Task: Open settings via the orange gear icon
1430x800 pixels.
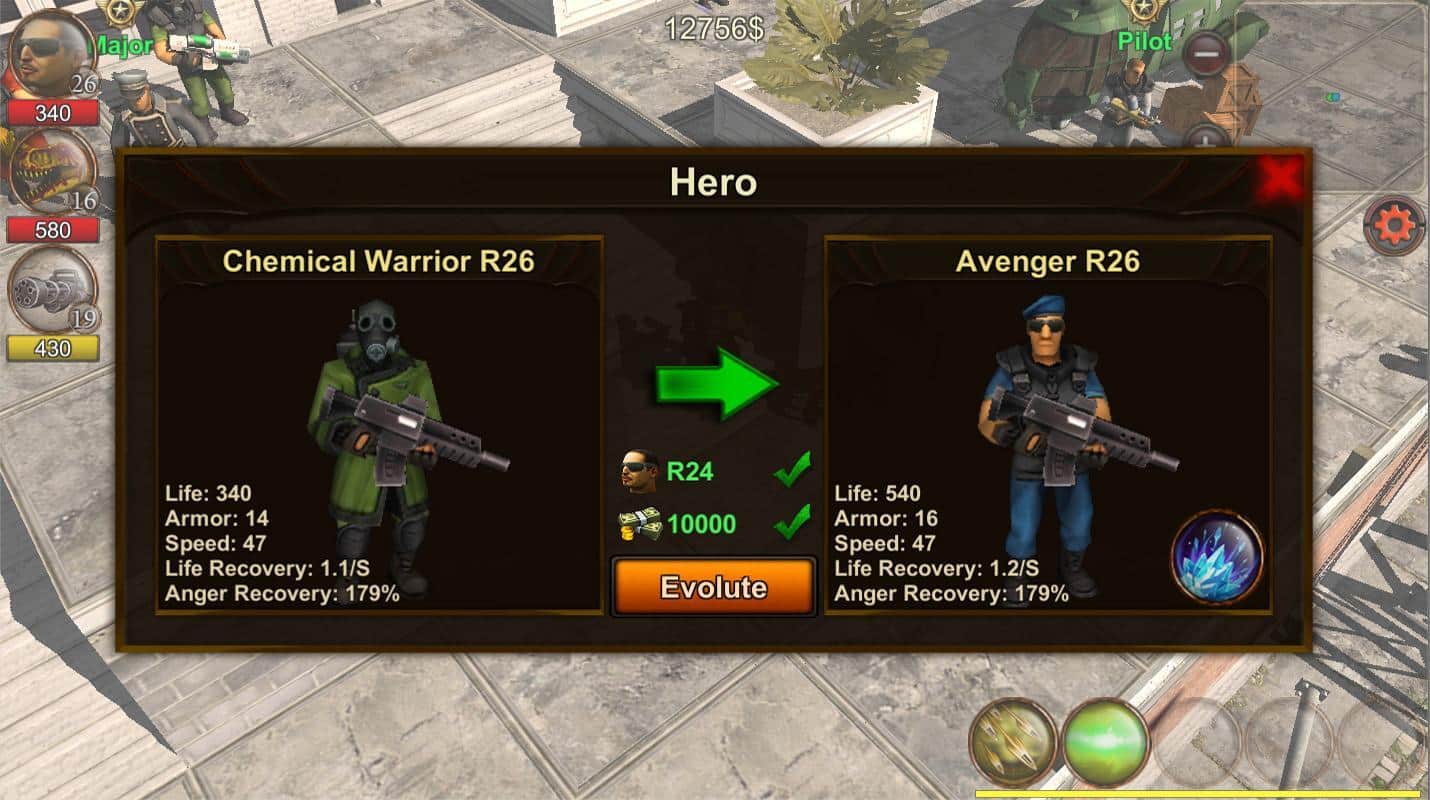Action: [1394, 226]
